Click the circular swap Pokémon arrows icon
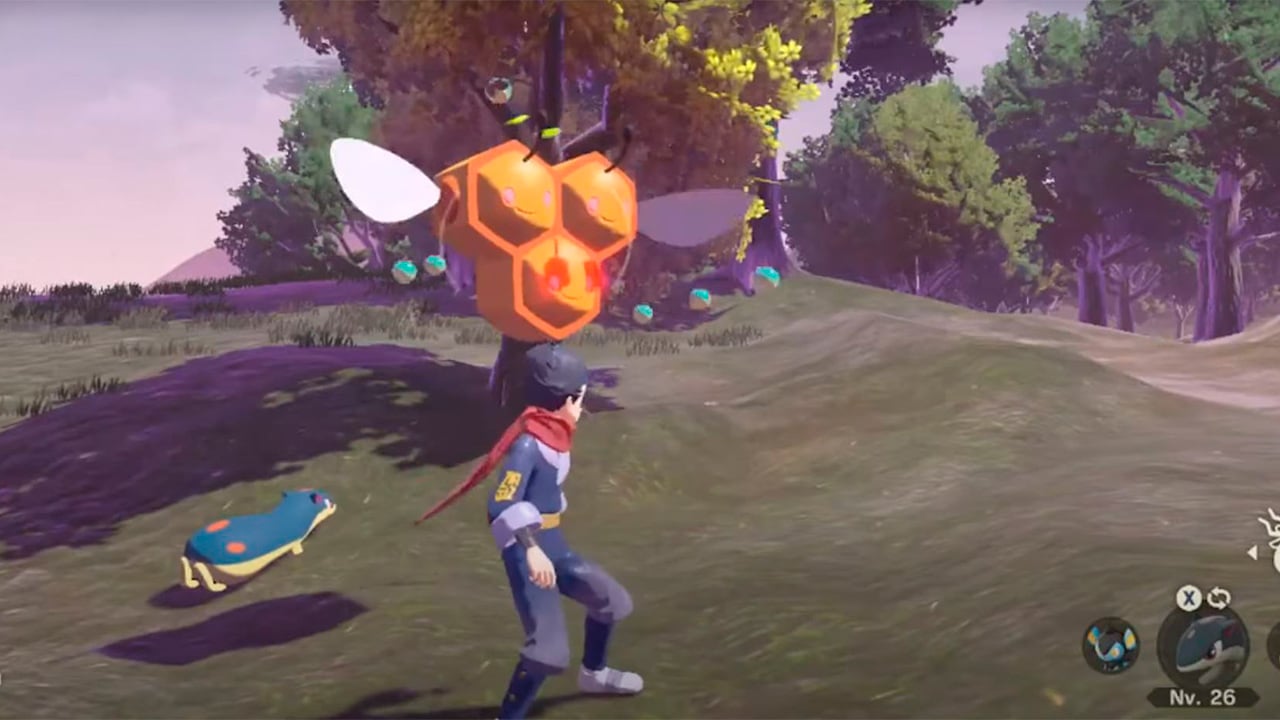The height and width of the screenshot is (720, 1280). point(1218,598)
